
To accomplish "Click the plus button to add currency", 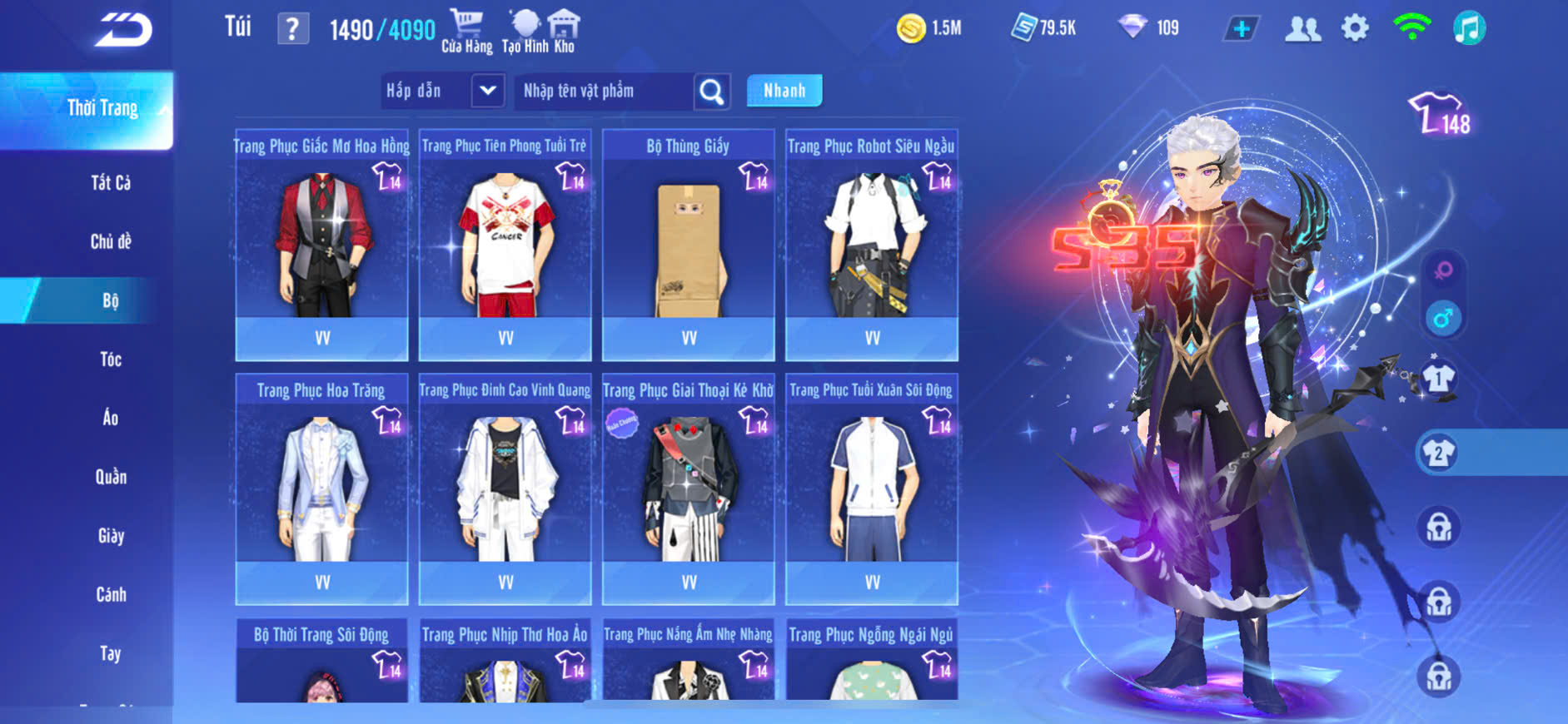I will pyautogui.click(x=1242, y=29).
